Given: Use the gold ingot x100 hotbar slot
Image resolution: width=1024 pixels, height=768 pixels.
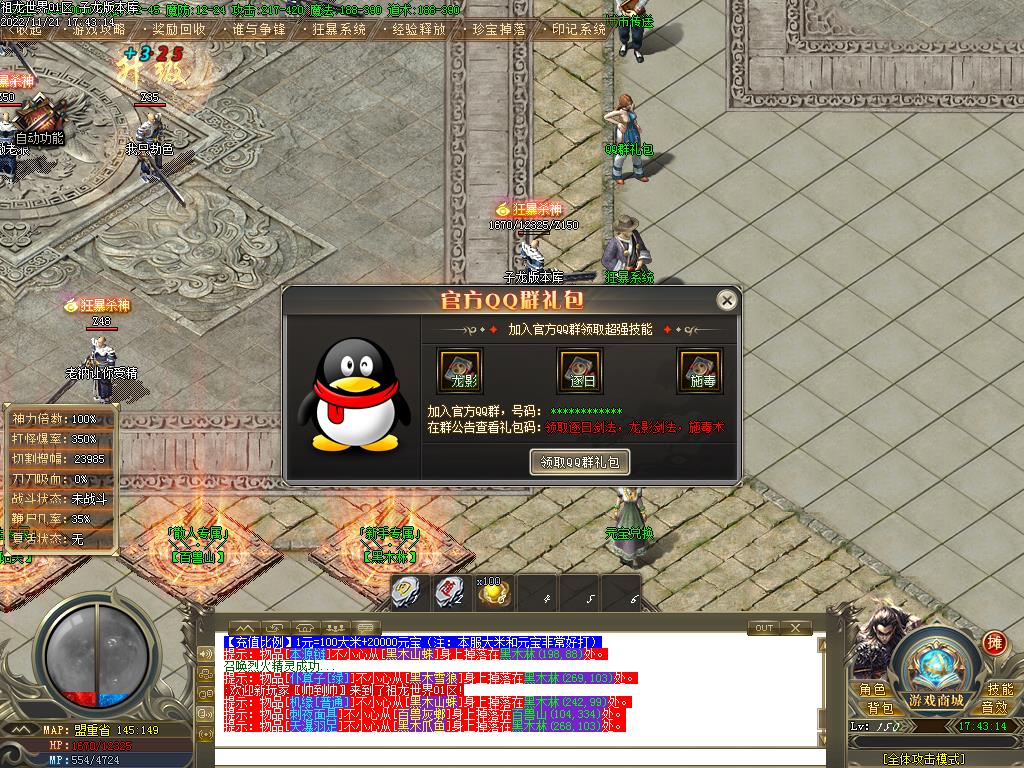Looking at the screenshot, I should [493, 593].
